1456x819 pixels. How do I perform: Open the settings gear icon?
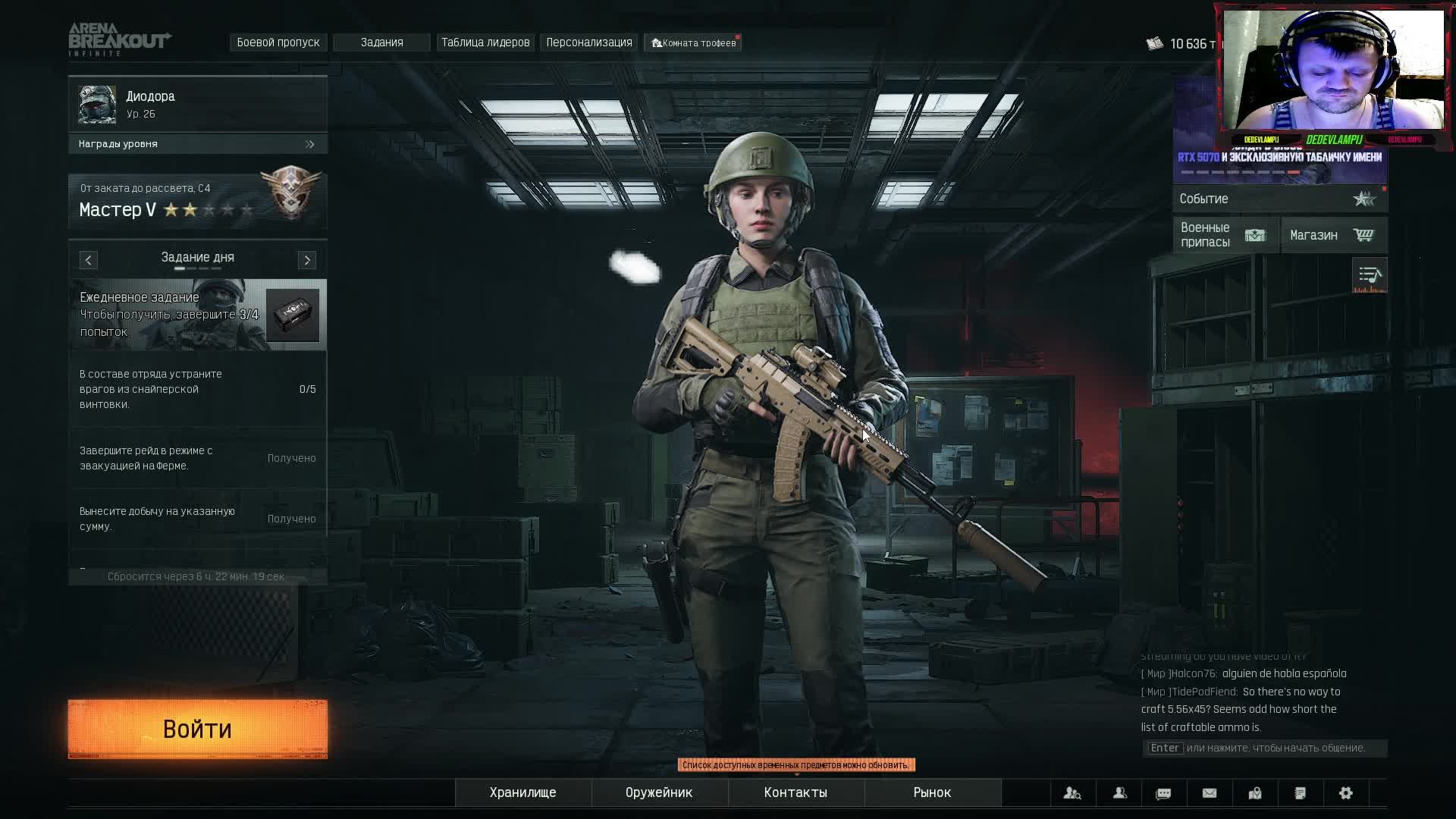pos(1346,793)
